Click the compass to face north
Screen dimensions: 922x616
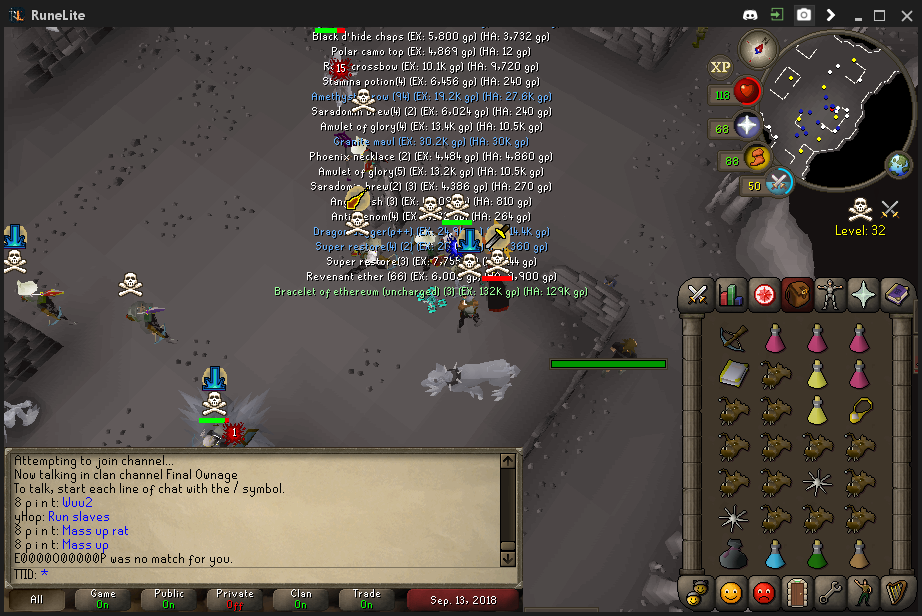tap(758, 47)
